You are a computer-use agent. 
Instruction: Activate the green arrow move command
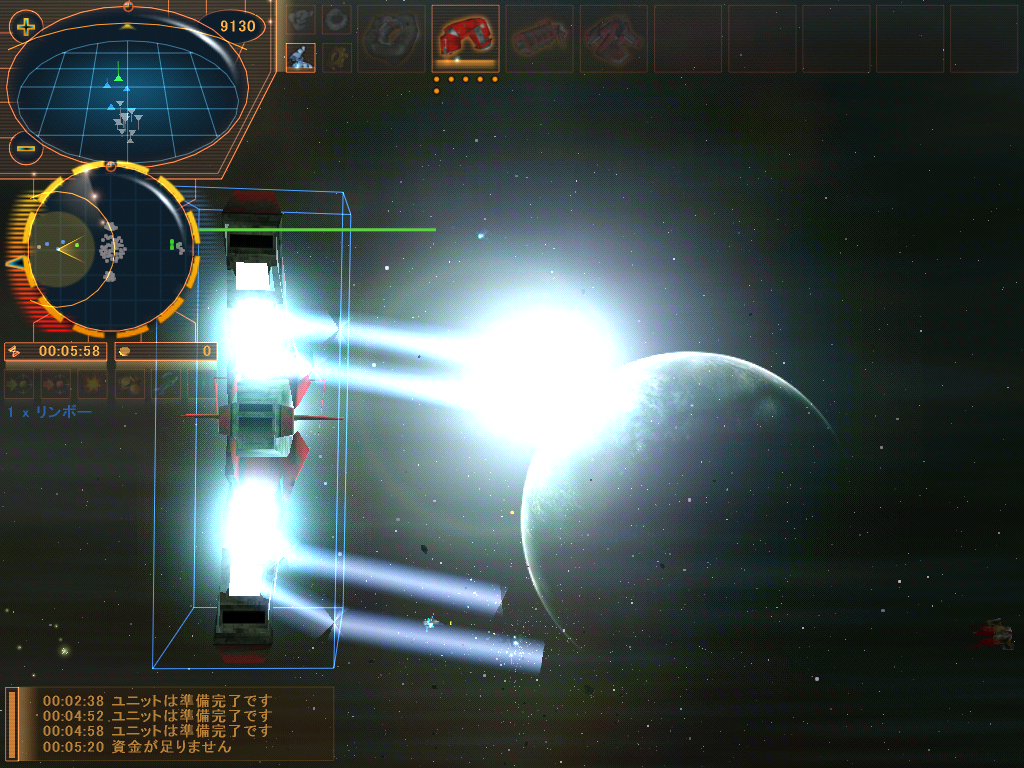pyautogui.click(x=19, y=383)
